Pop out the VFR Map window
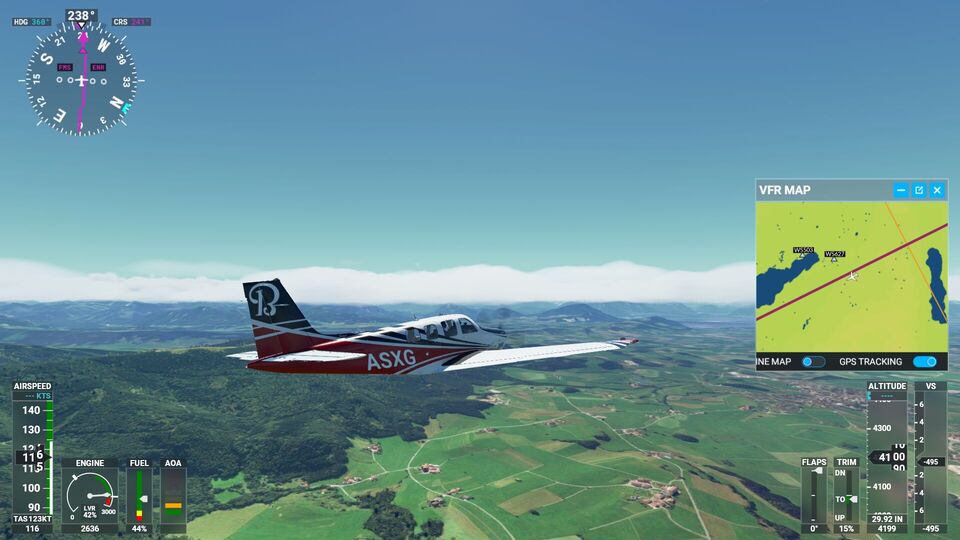 919,190
